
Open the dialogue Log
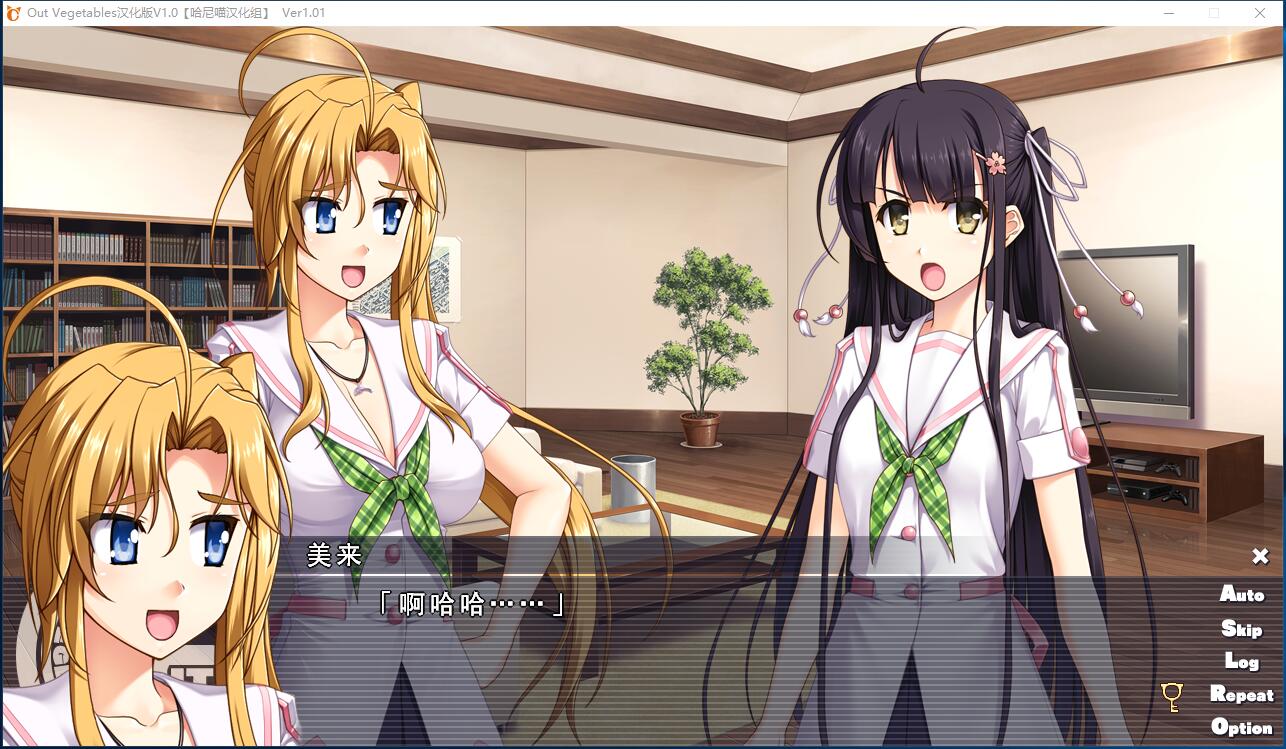pos(1242,661)
